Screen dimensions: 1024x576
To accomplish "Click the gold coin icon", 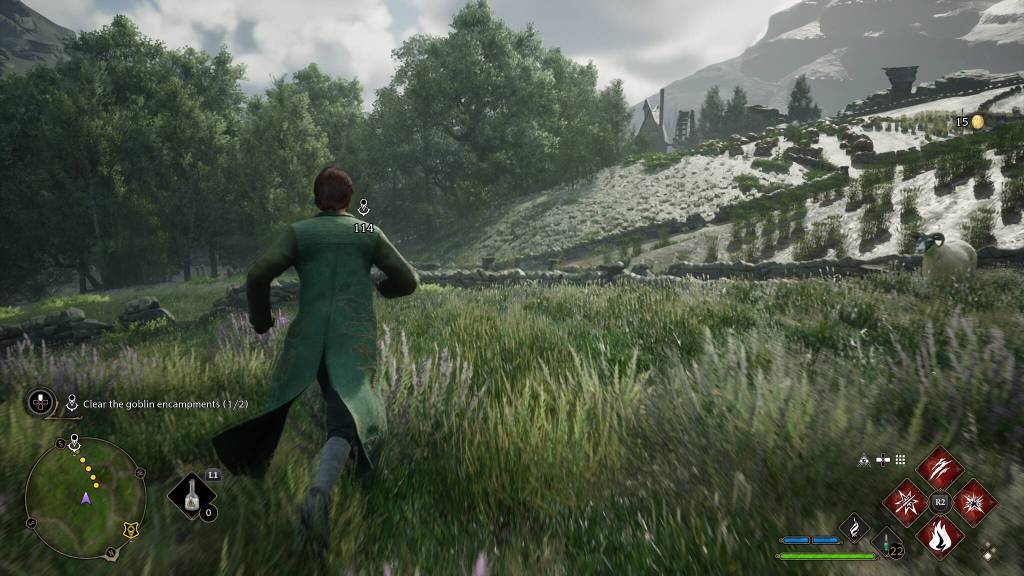I will click(978, 122).
